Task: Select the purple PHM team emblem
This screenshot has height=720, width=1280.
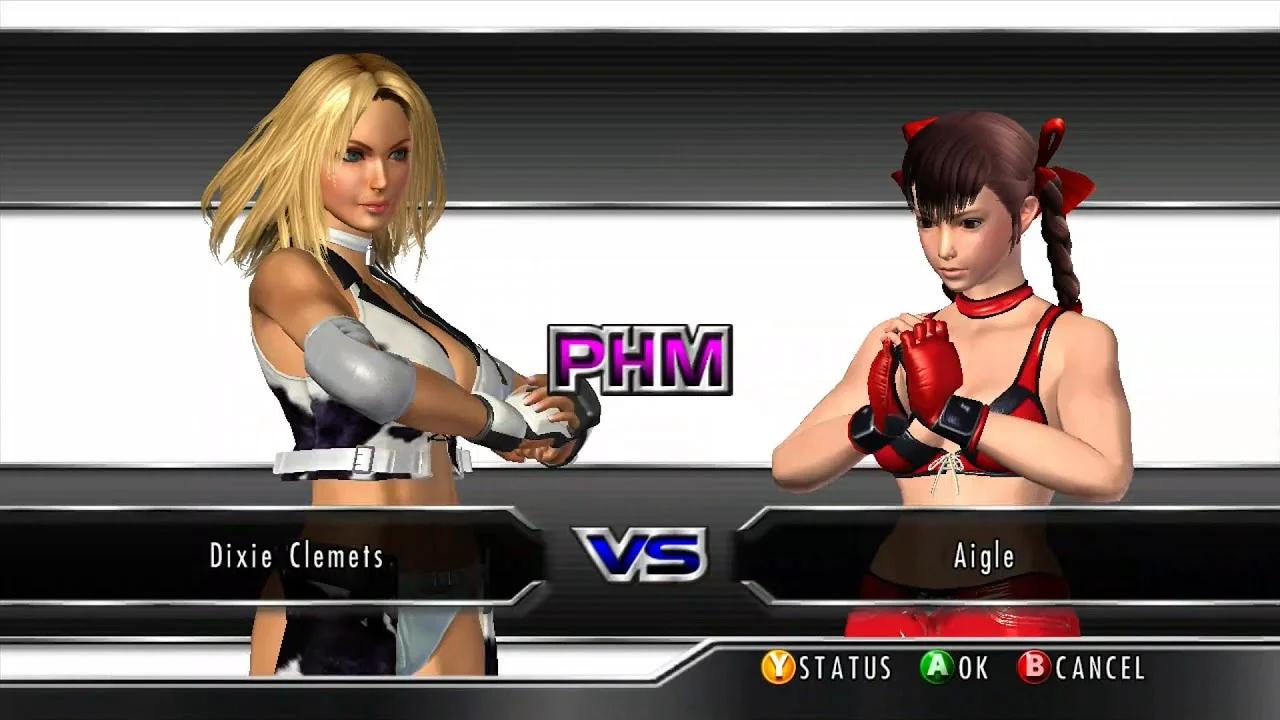Action: tap(640, 362)
